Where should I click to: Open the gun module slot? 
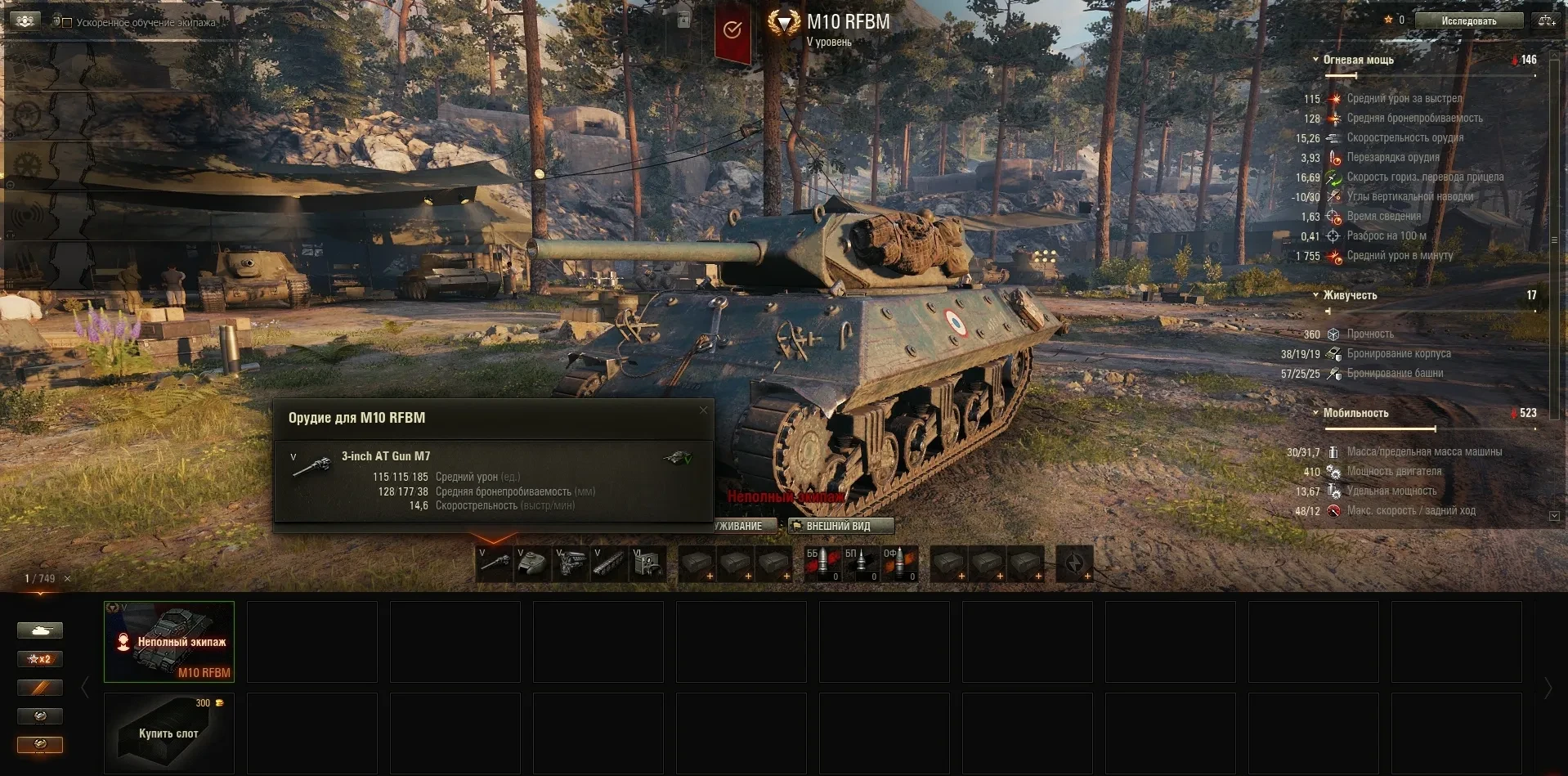(x=495, y=563)
